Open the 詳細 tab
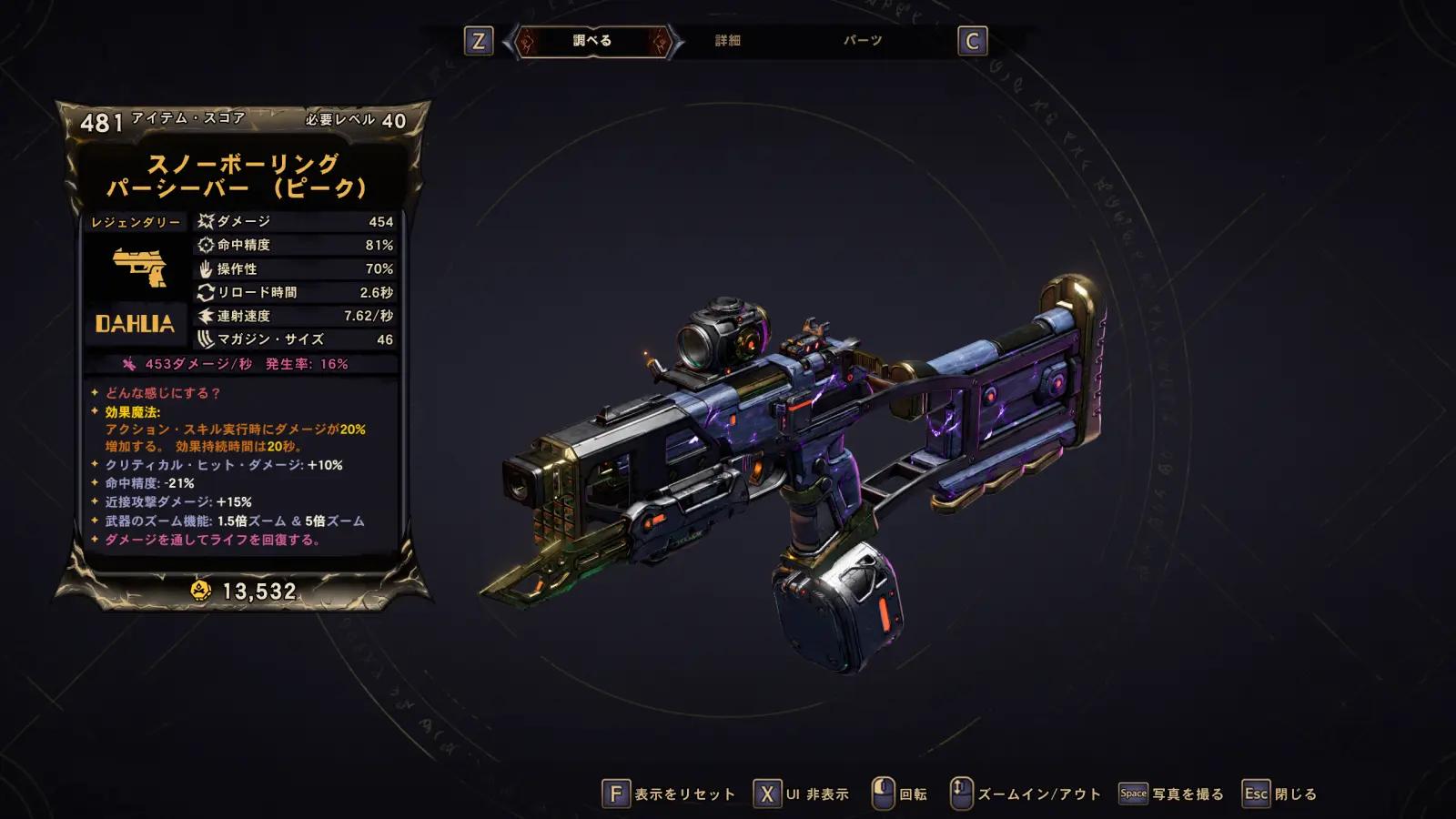This screenshot has width=1456, height=819. point(727,41)
